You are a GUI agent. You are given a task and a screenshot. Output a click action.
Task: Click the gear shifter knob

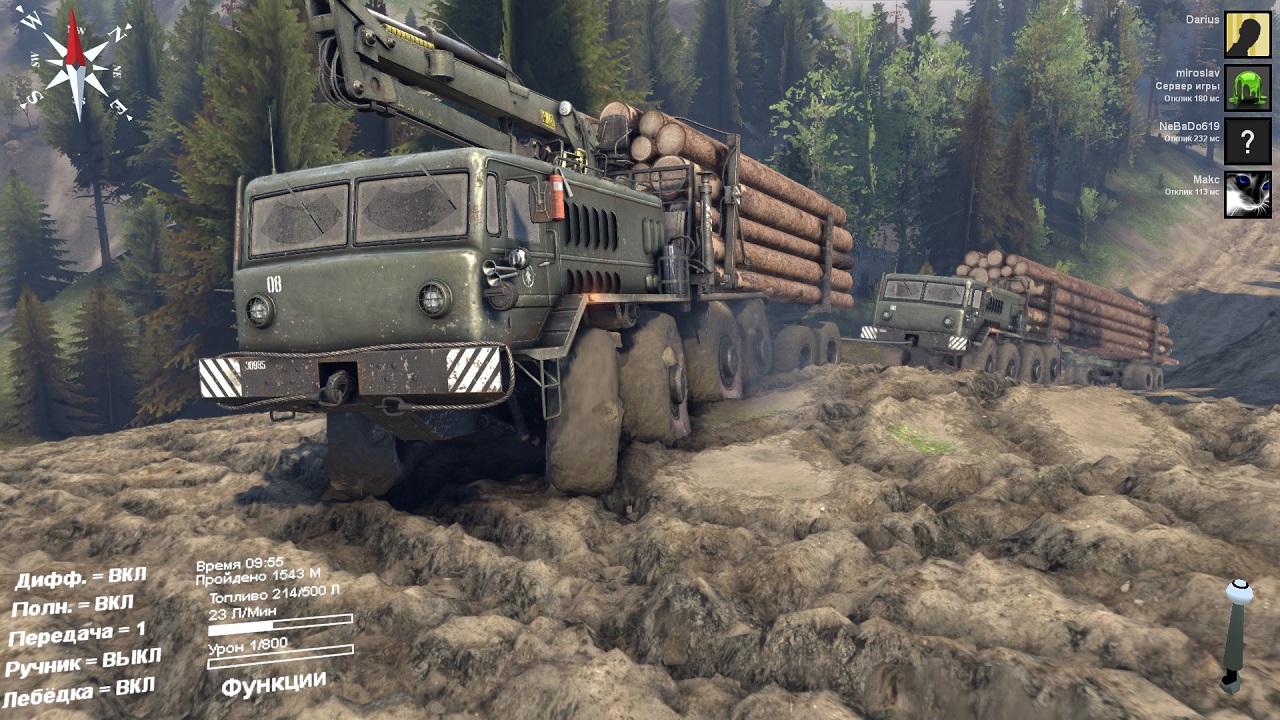click(1240, 592)
